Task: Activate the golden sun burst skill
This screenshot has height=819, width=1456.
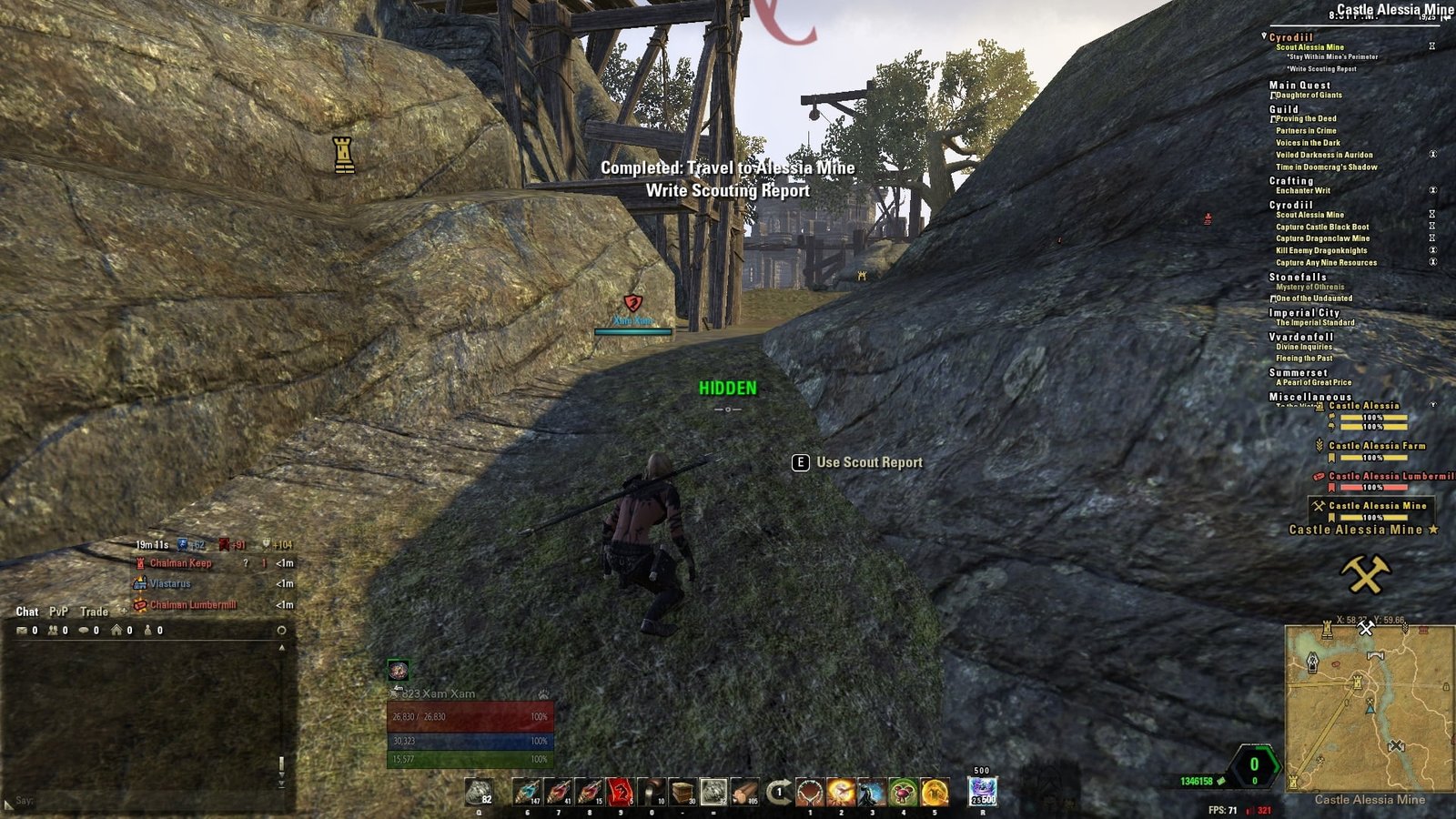Action: tap(840, 792)
